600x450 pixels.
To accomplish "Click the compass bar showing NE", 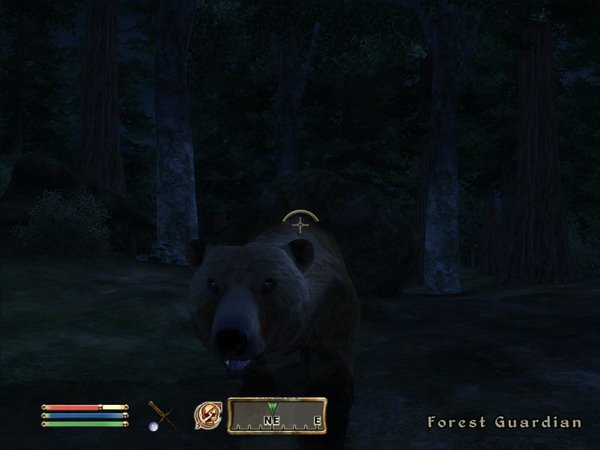I will point(279,415).
